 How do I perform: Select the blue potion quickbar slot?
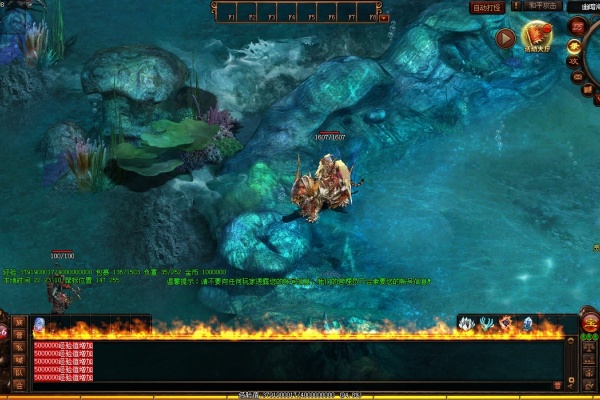[39, 323]
